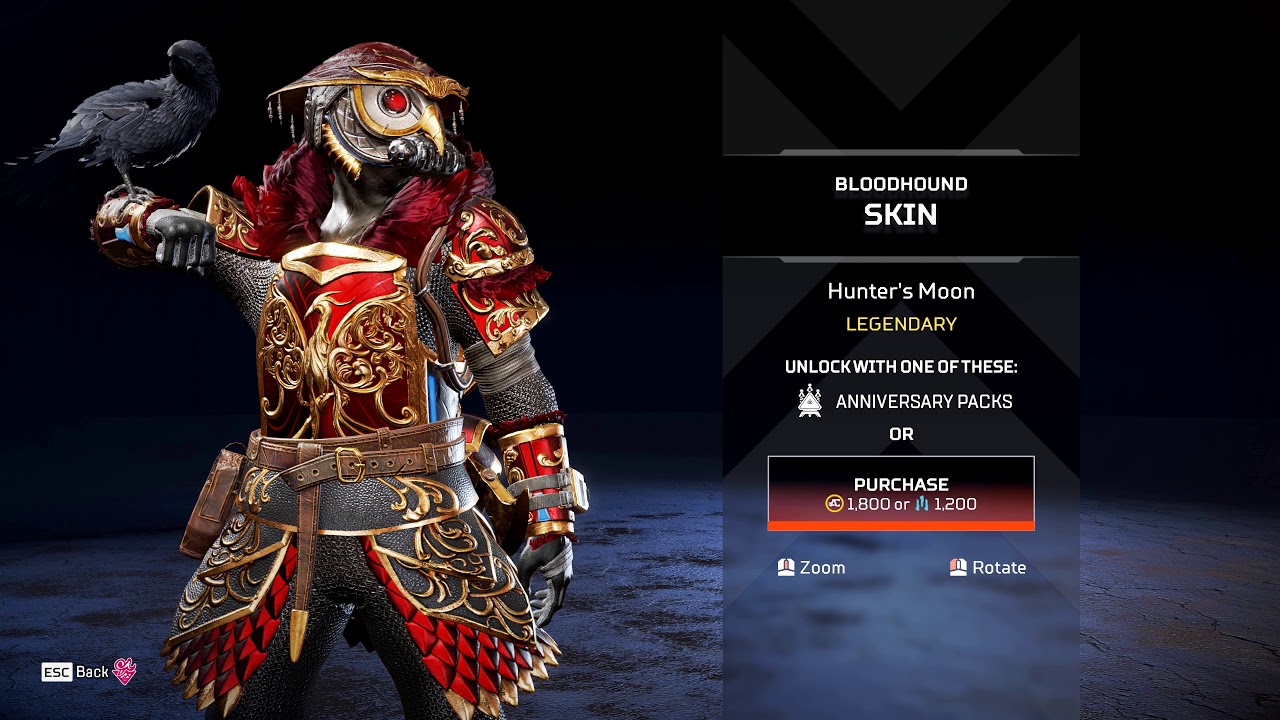Expand the unlock options under Hunter's Moon
Image resolution: width=1280 pixels, height=720 pixels.
(x=902, y=367)
